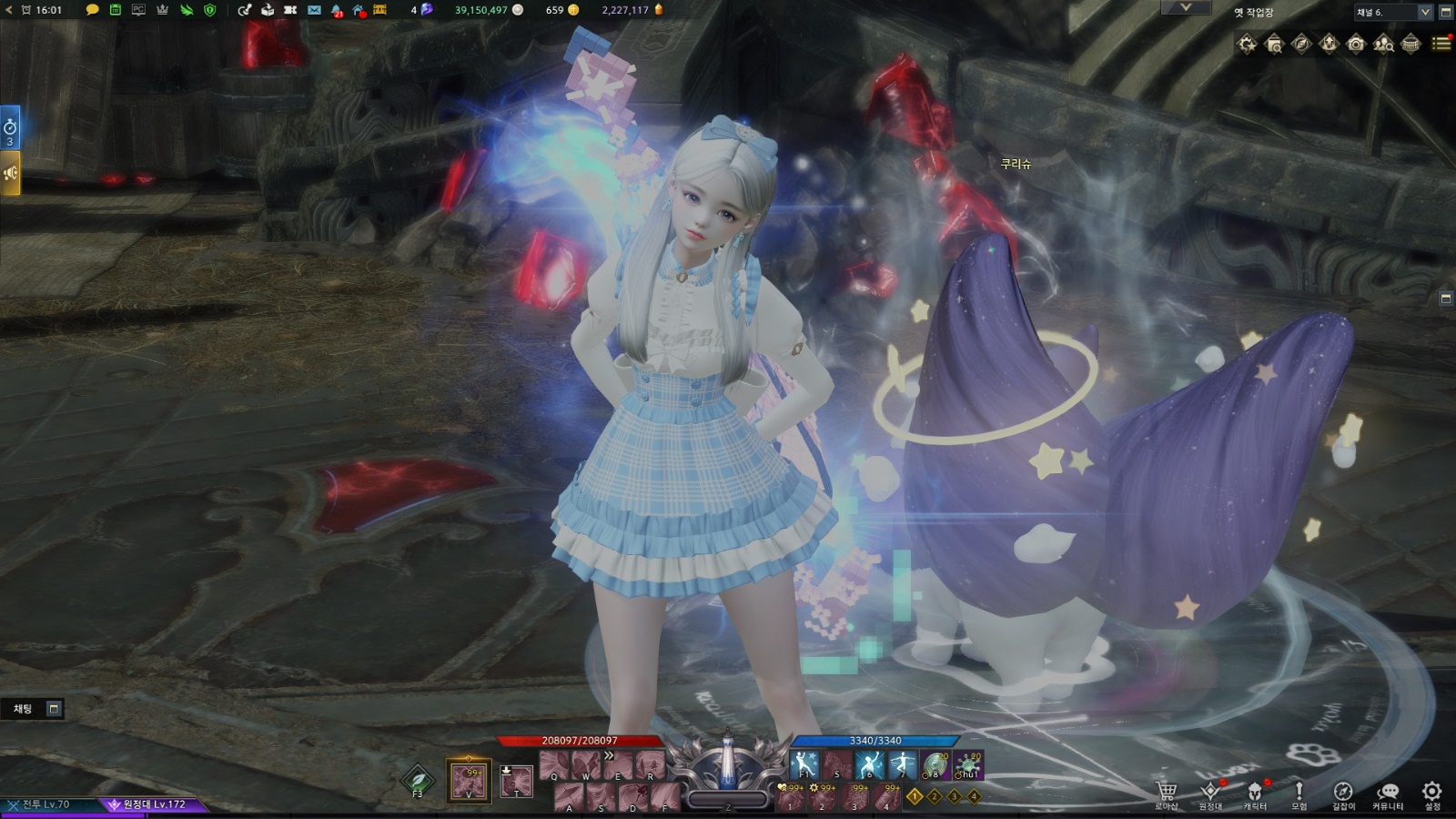Click the camera screenshot mode icon
The height and width of the screenshot is (819, 1456).
[x=1356, y=44]
